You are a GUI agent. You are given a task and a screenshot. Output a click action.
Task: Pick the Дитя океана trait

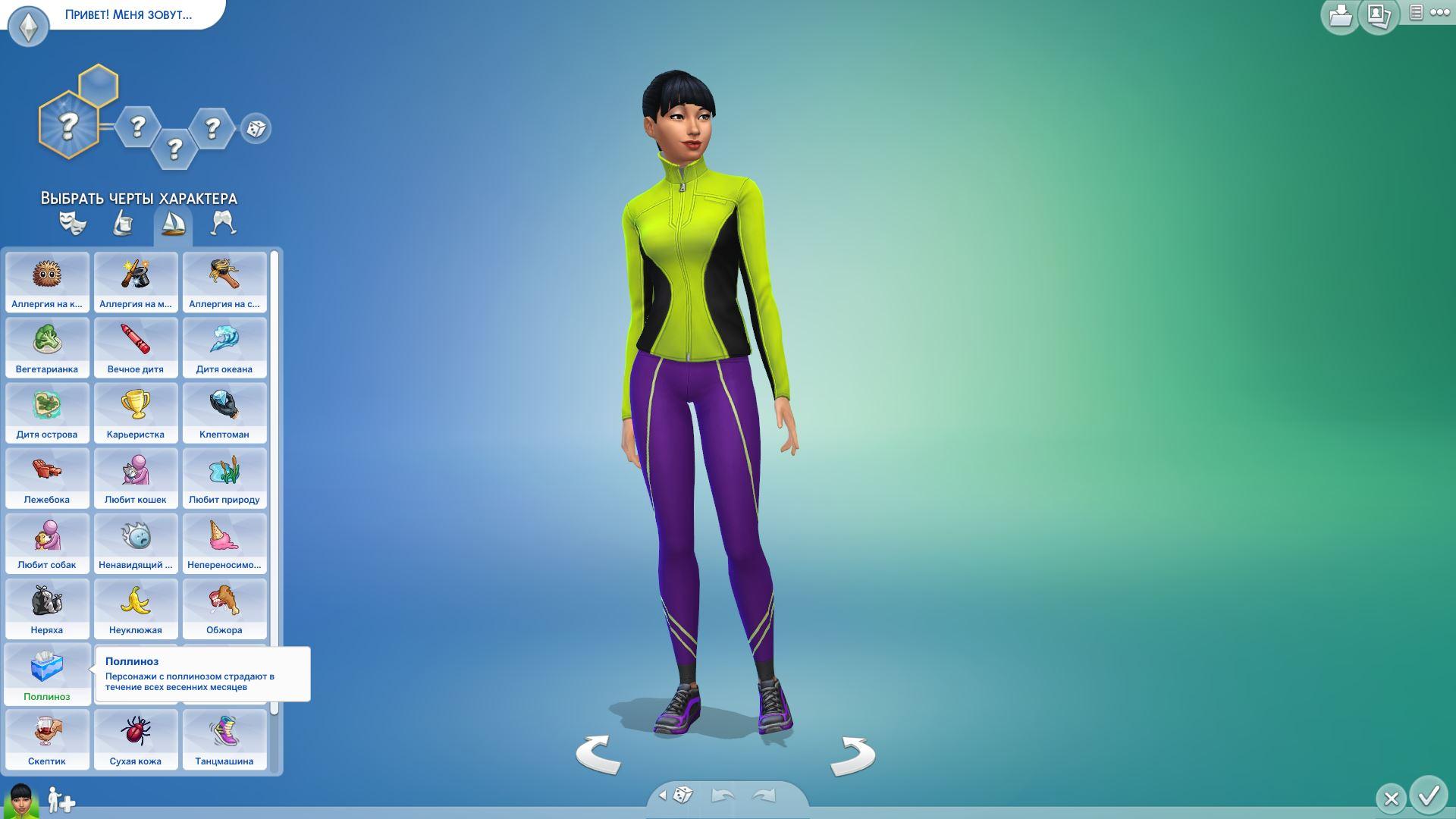tap(224, 347)
